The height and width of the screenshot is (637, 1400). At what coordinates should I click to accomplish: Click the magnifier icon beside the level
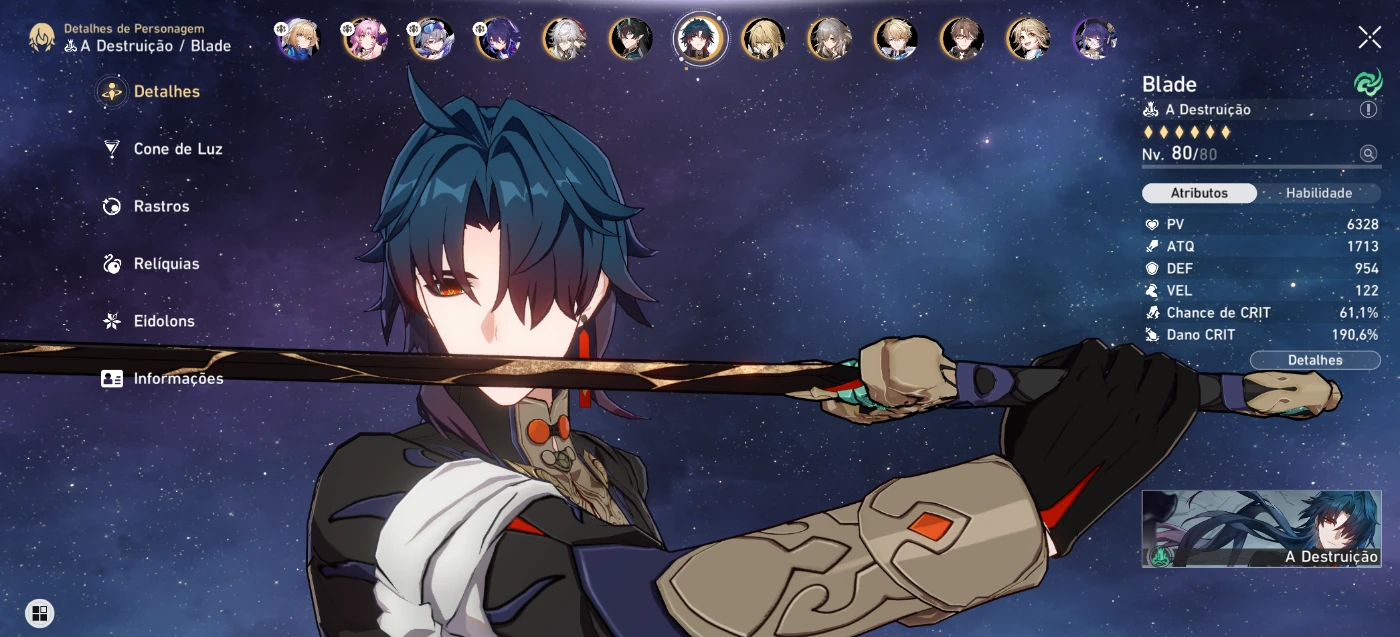pyautogui.click(x=1368, y=154)
